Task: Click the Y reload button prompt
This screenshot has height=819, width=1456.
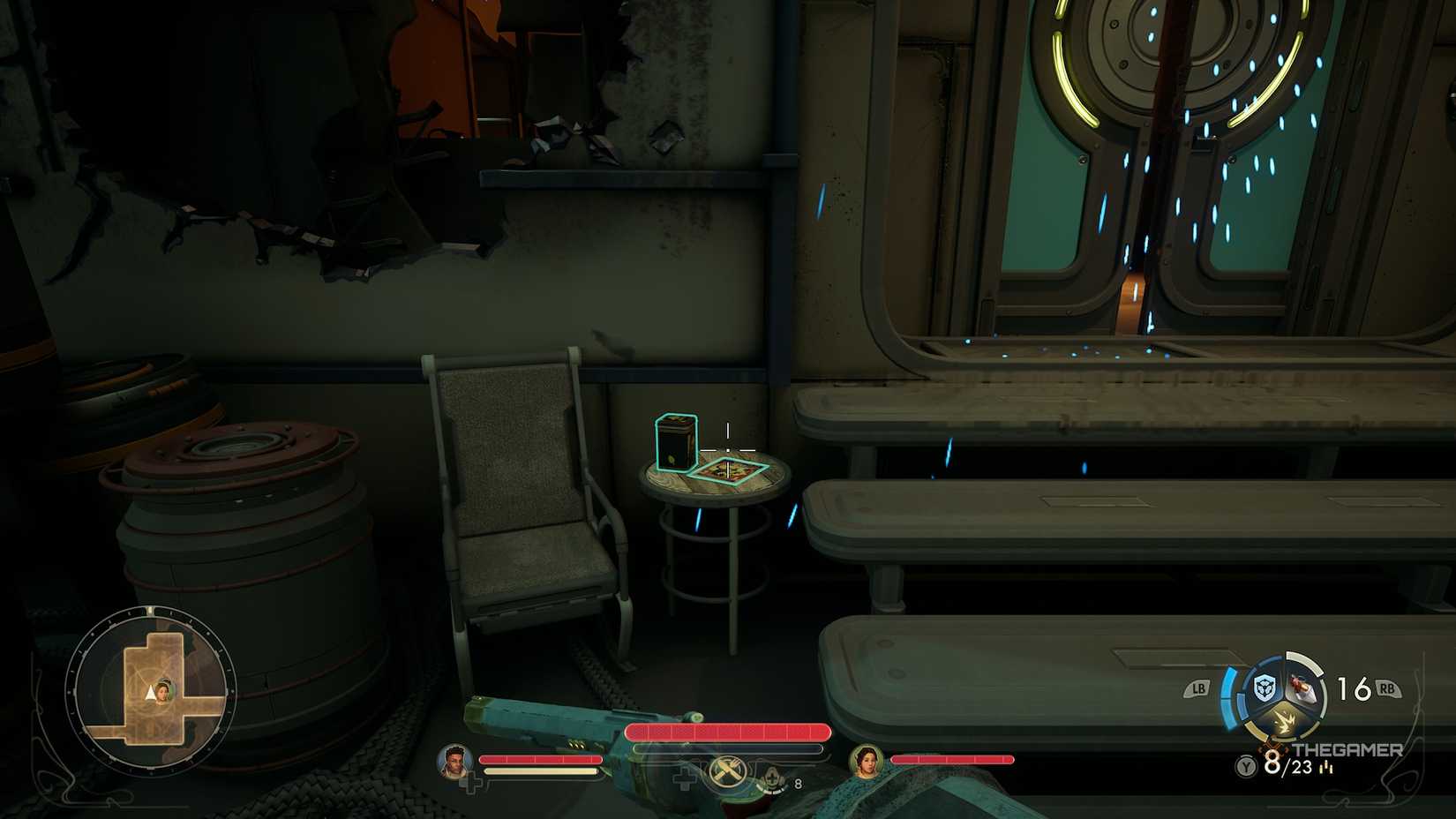Action: (1244, 766)
